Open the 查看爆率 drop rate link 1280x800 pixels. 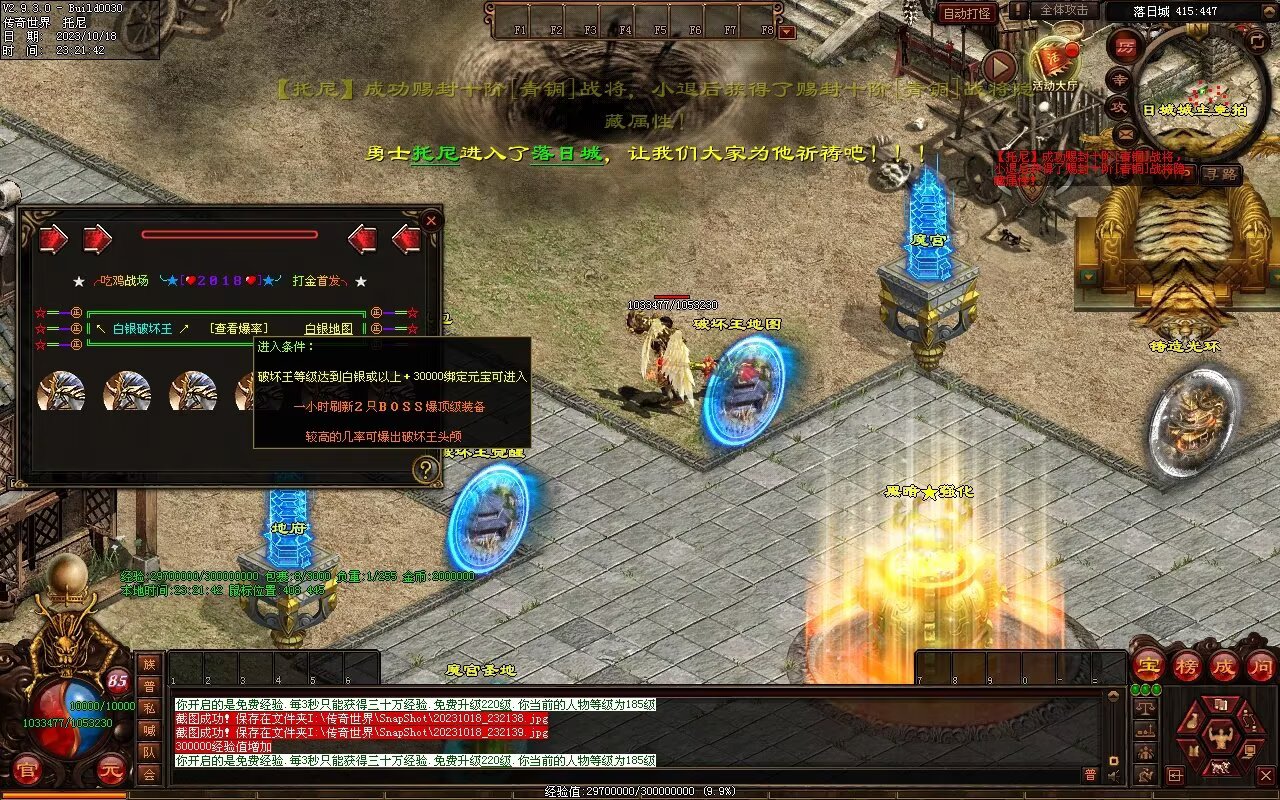point(239,329)
